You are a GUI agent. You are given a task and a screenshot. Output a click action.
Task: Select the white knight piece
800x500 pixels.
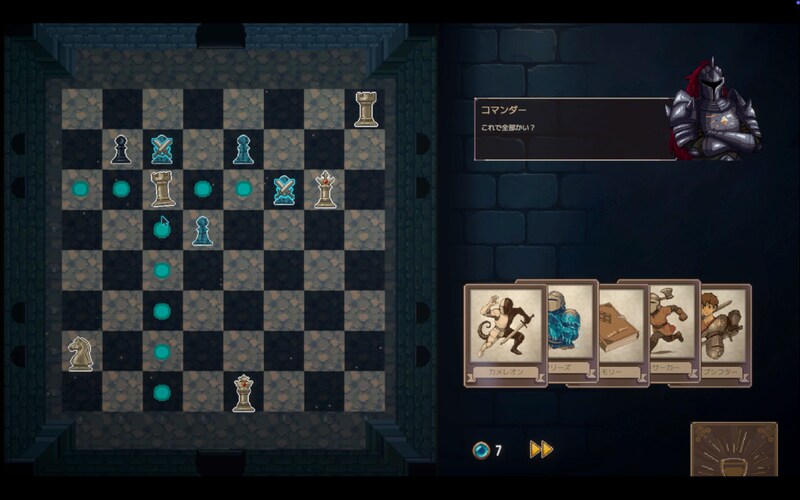(x=80, y=352)
